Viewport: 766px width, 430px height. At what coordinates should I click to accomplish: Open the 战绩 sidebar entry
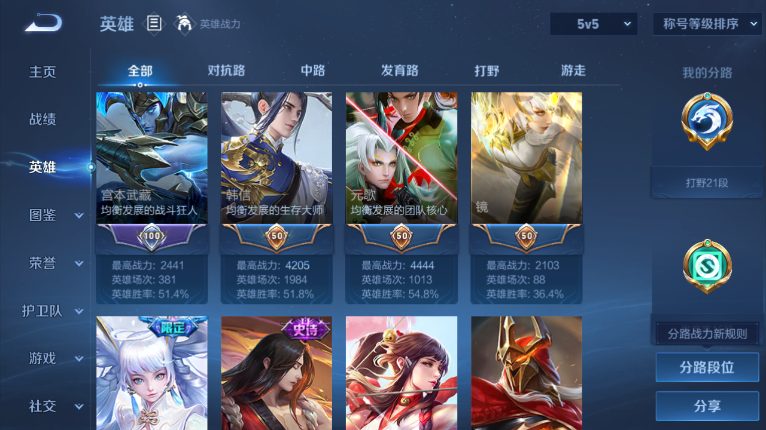click(42, 119)
